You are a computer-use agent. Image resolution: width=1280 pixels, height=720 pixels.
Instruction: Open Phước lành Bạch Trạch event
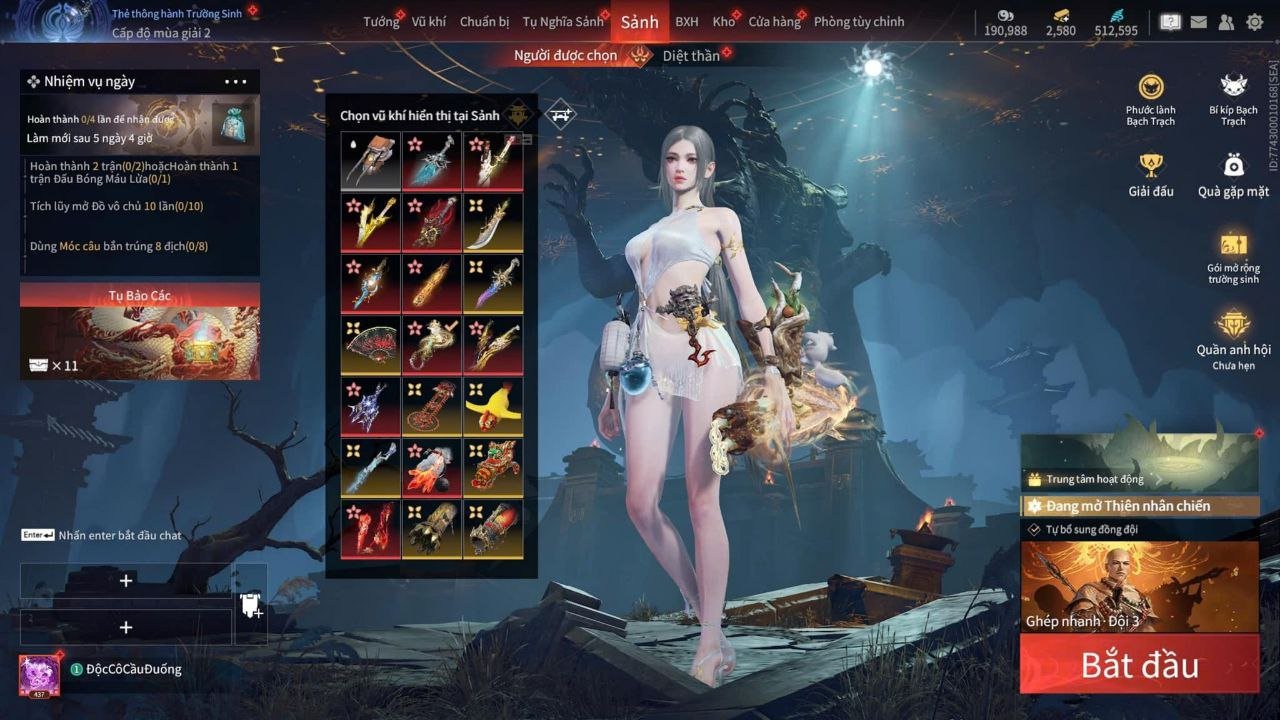point(1151,98)
